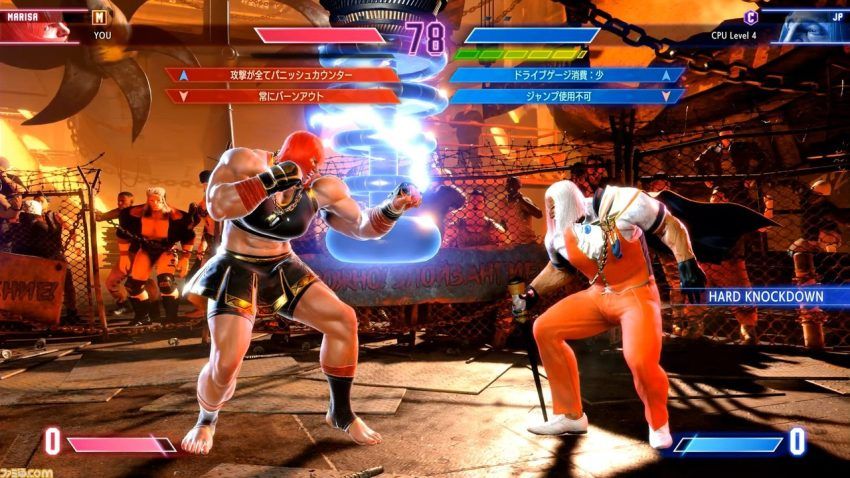Image resolution: width=850 pixels, height=478 pixels.
Task: Select the purple C control type badge
Action: tap(751, 16)
